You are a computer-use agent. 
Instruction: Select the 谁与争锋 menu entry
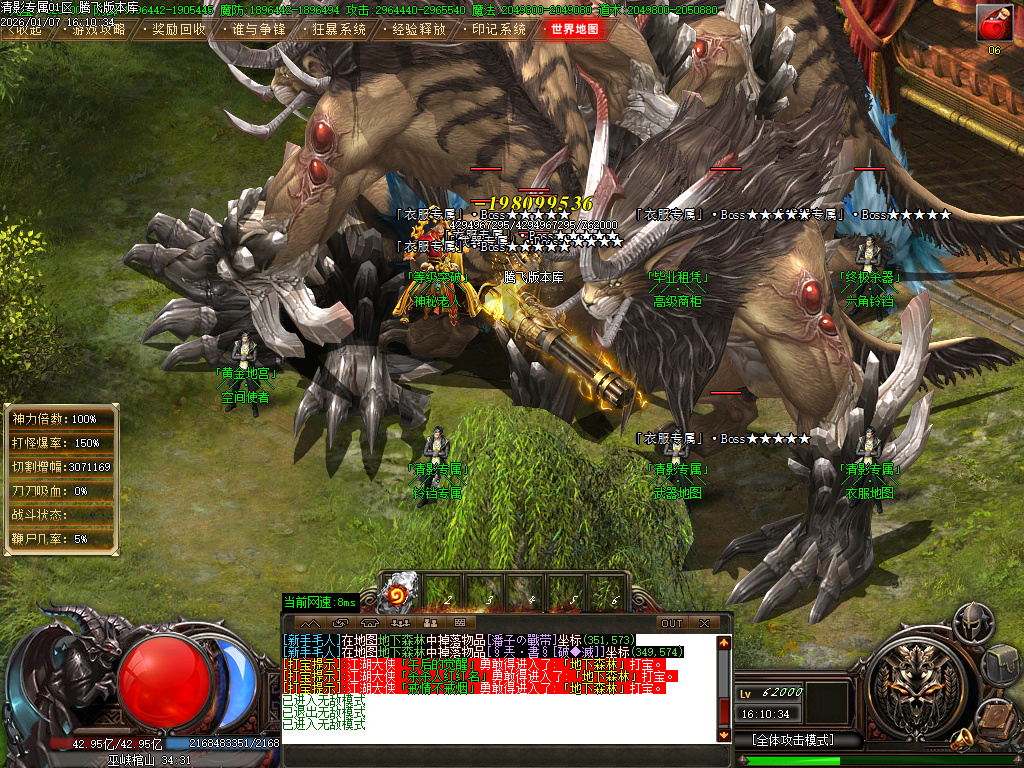coord(258,30)
